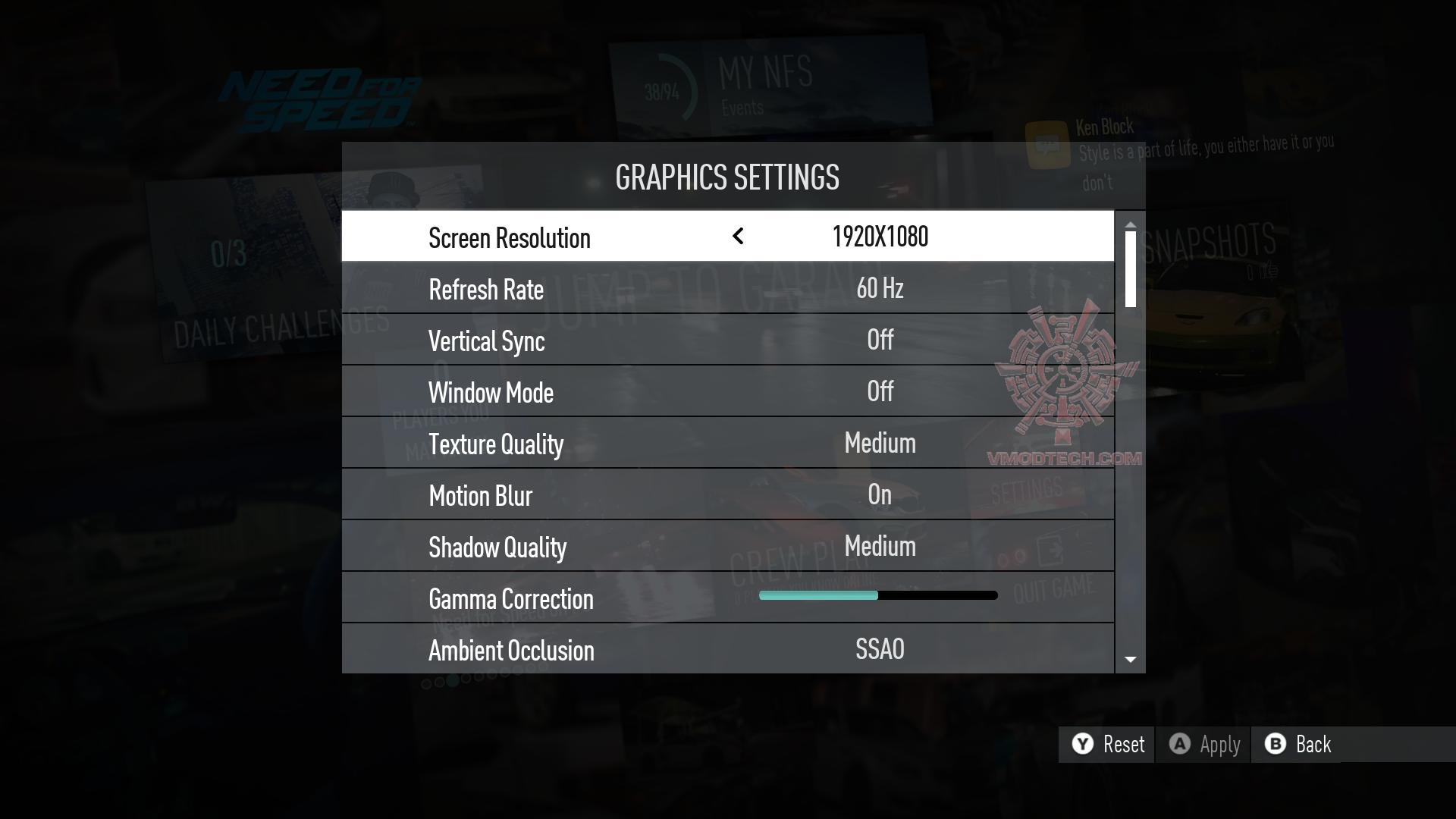This screenshot has height=819, width=1456.
Task: Reset the graphics settings
Action: click(1108, 745)
